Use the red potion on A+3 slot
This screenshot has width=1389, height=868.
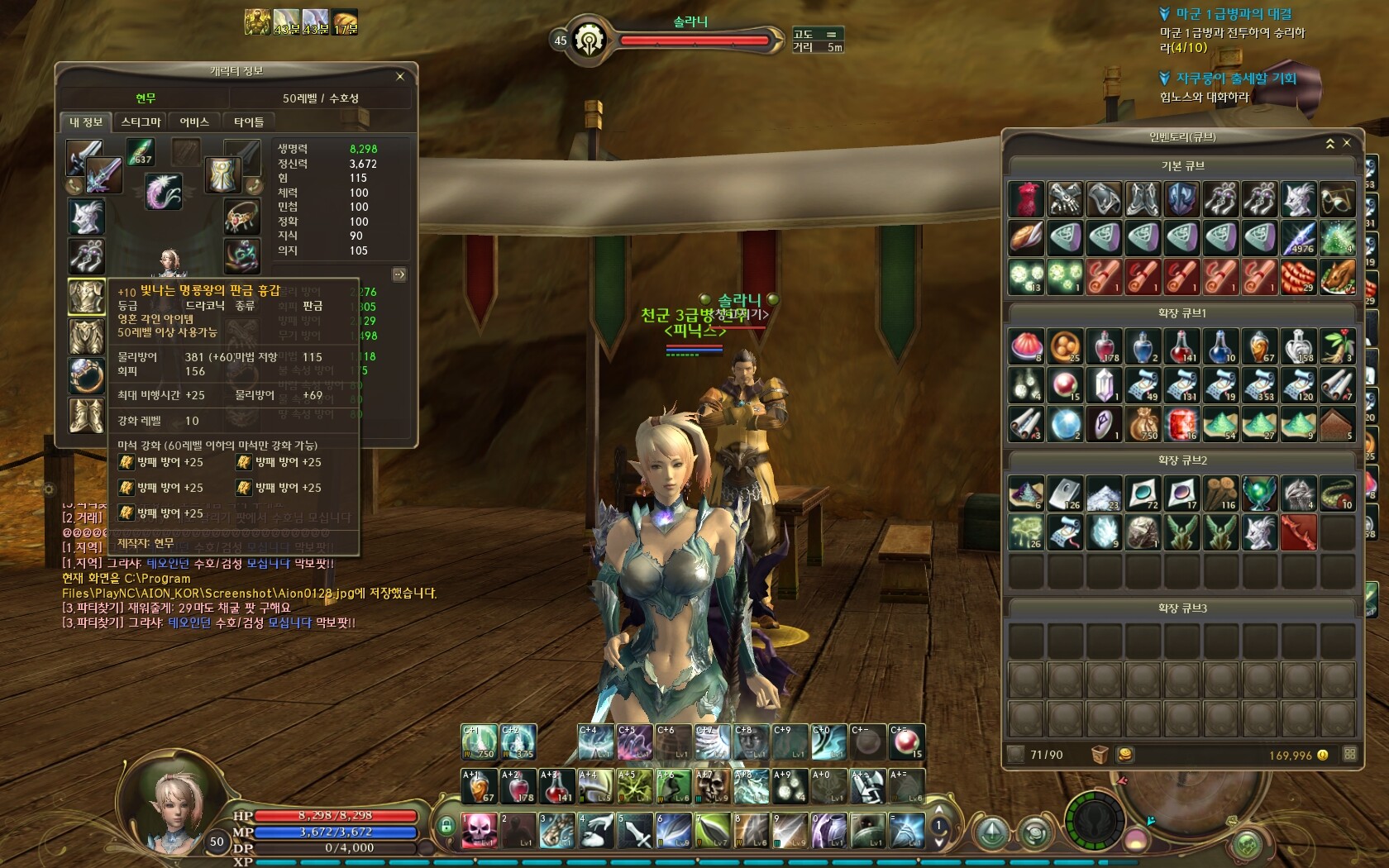[x=556, y=786]
